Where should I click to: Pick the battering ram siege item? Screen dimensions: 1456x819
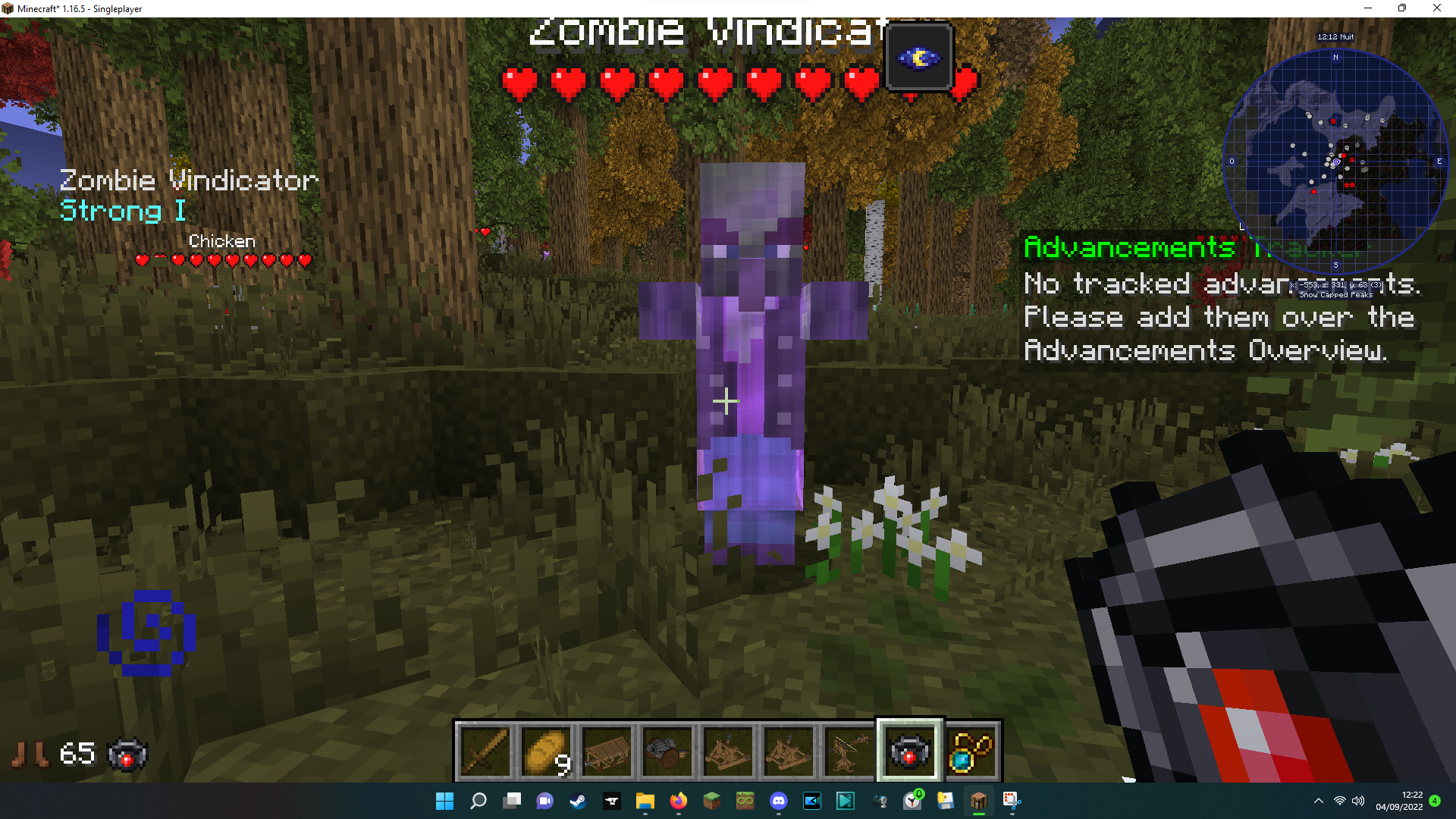(607, 752)
